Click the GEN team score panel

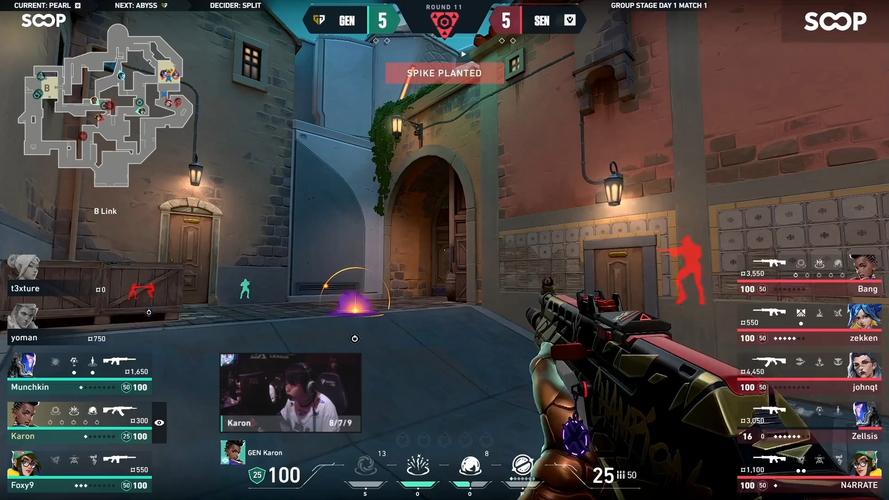tap(350, 19)
